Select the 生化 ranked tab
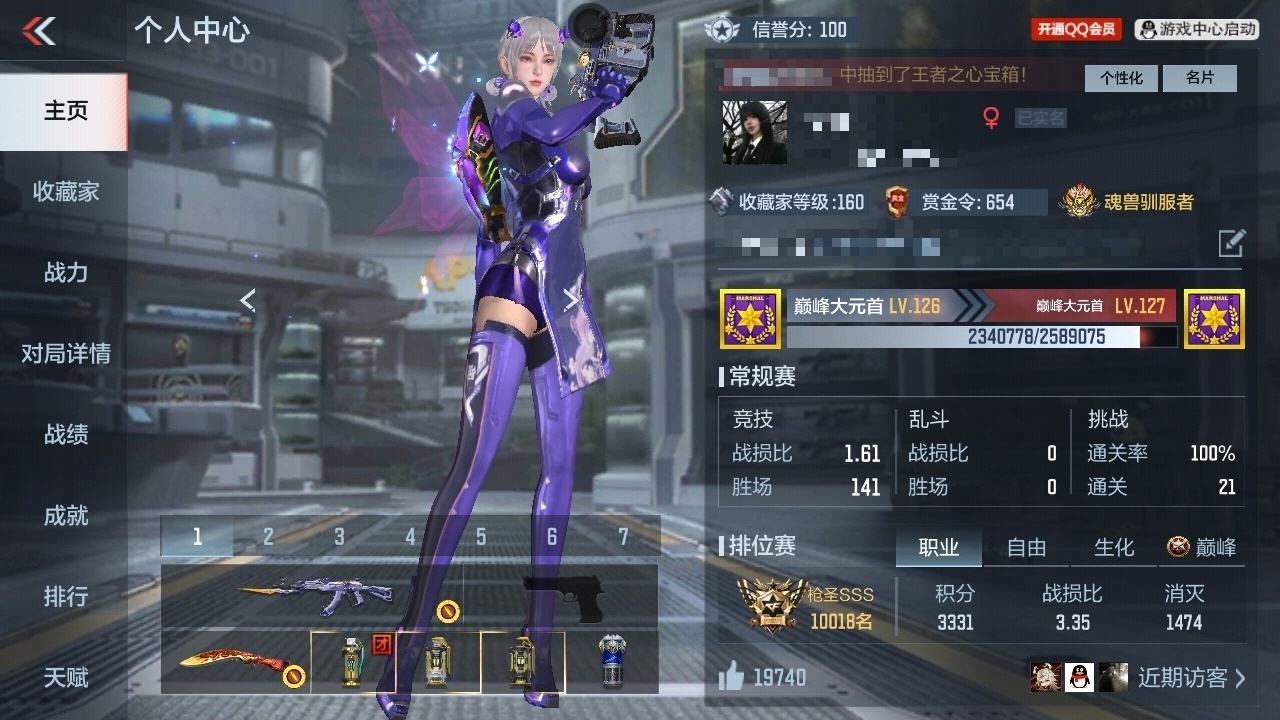Screen dimensions: 1280x720 click(1114, 547)
